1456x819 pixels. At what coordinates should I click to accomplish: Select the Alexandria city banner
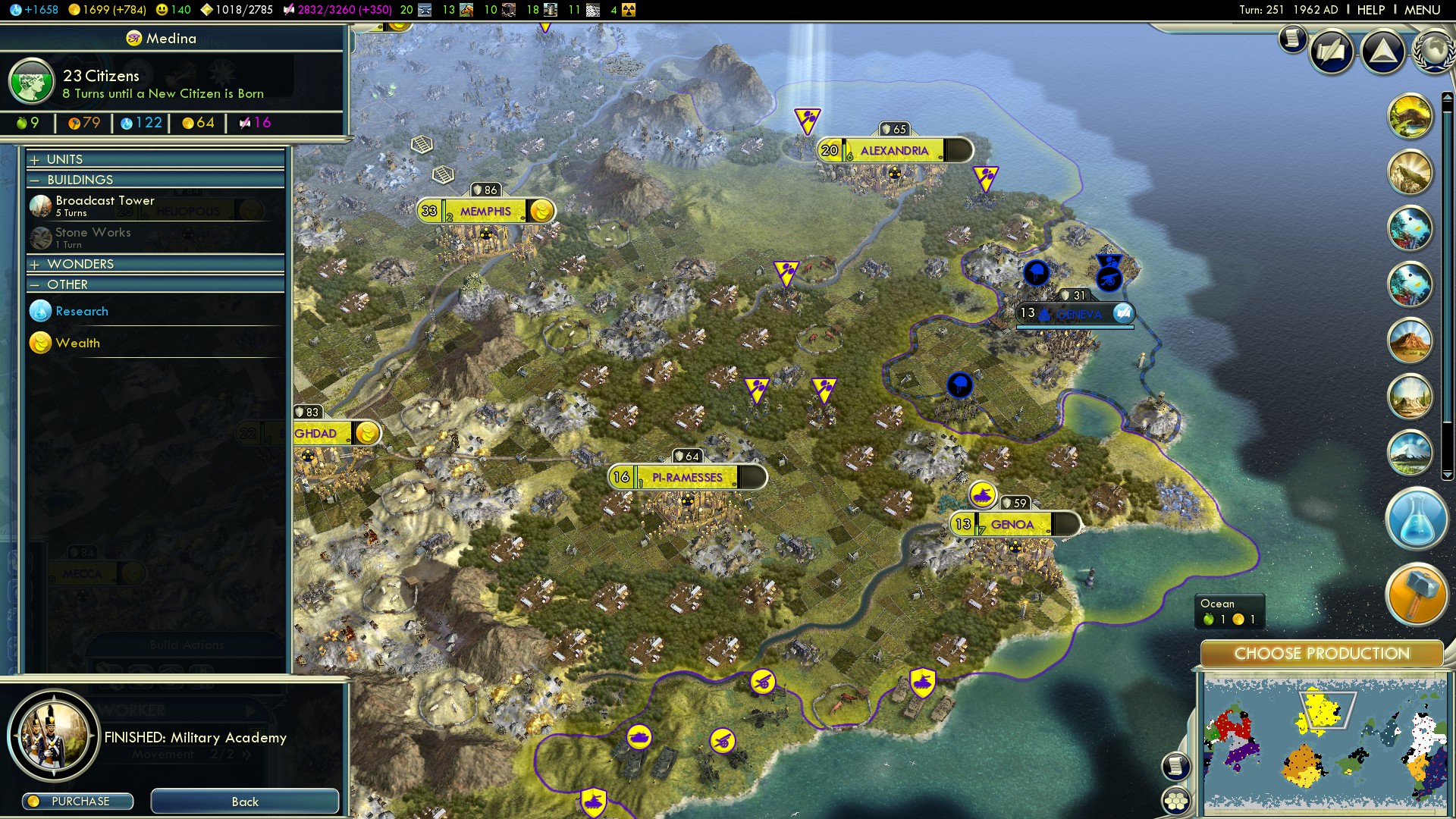pyautogui.click(x=894, y=151)
